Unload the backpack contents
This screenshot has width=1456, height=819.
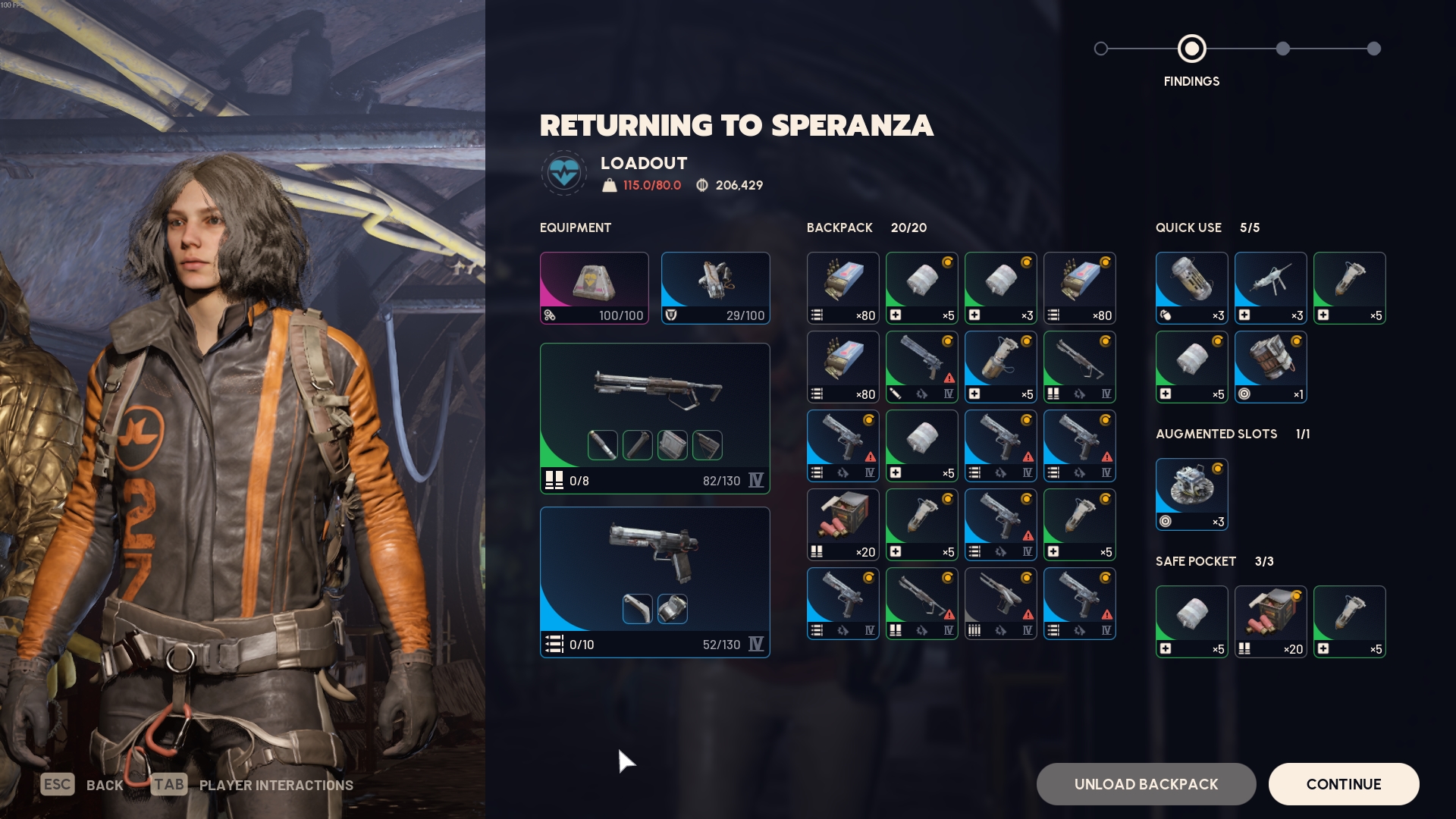pos(1146,784)
